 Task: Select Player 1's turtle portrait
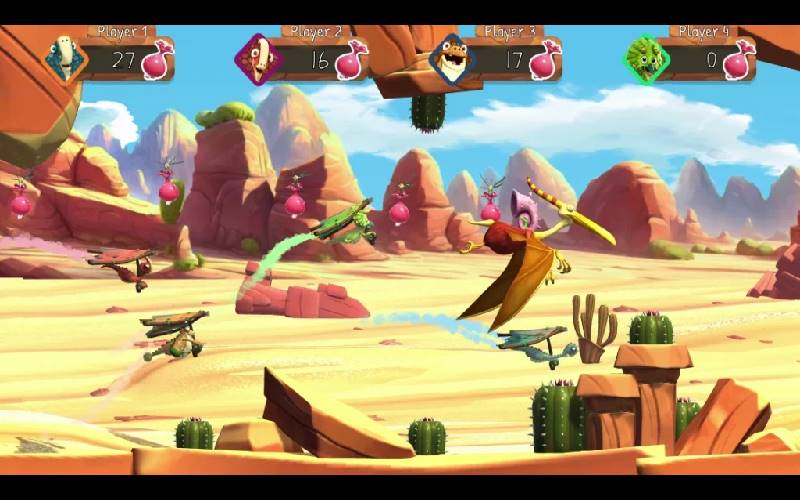tap(65, 58)
